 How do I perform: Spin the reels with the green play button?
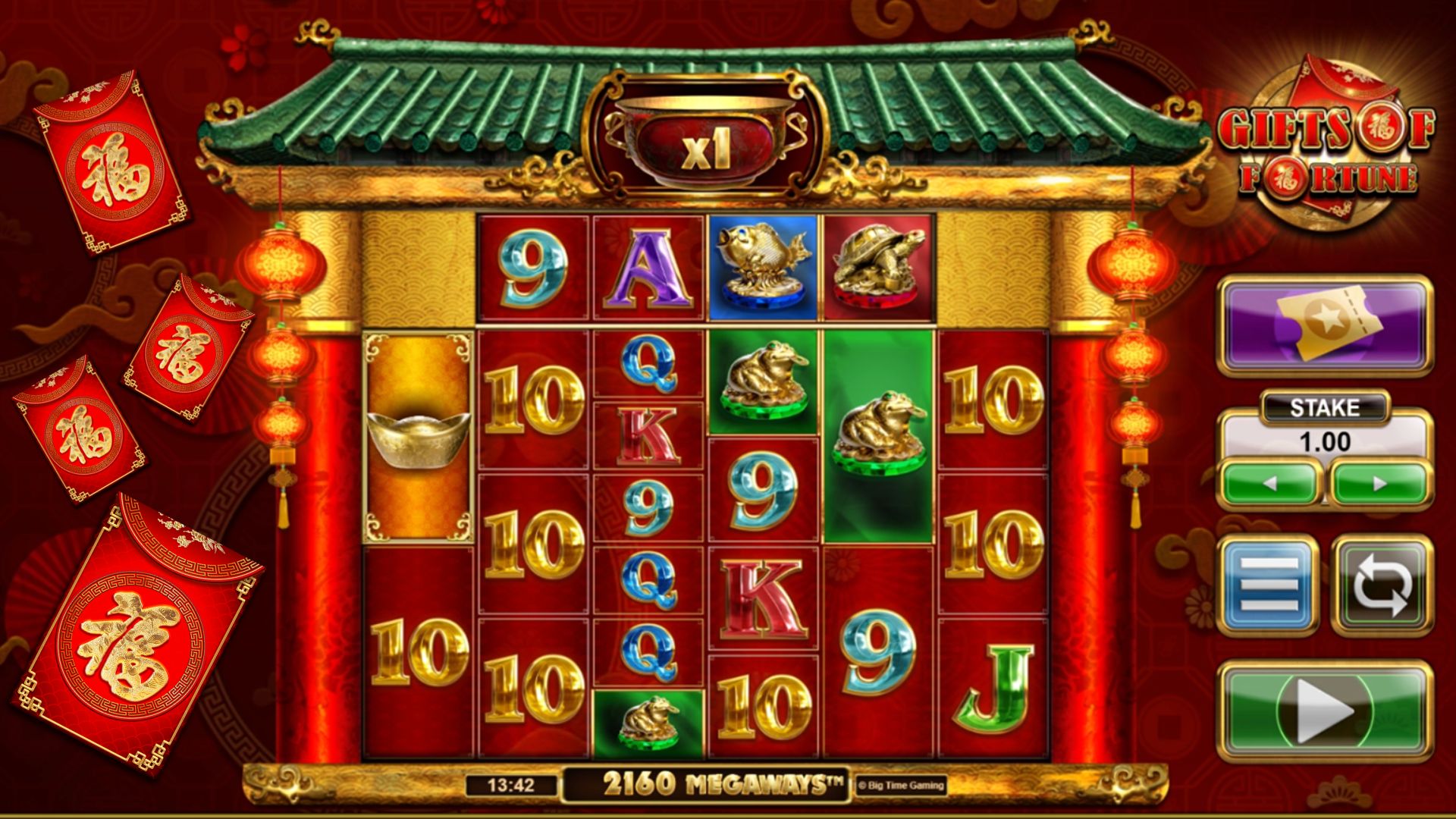[x=1325, y=711]
